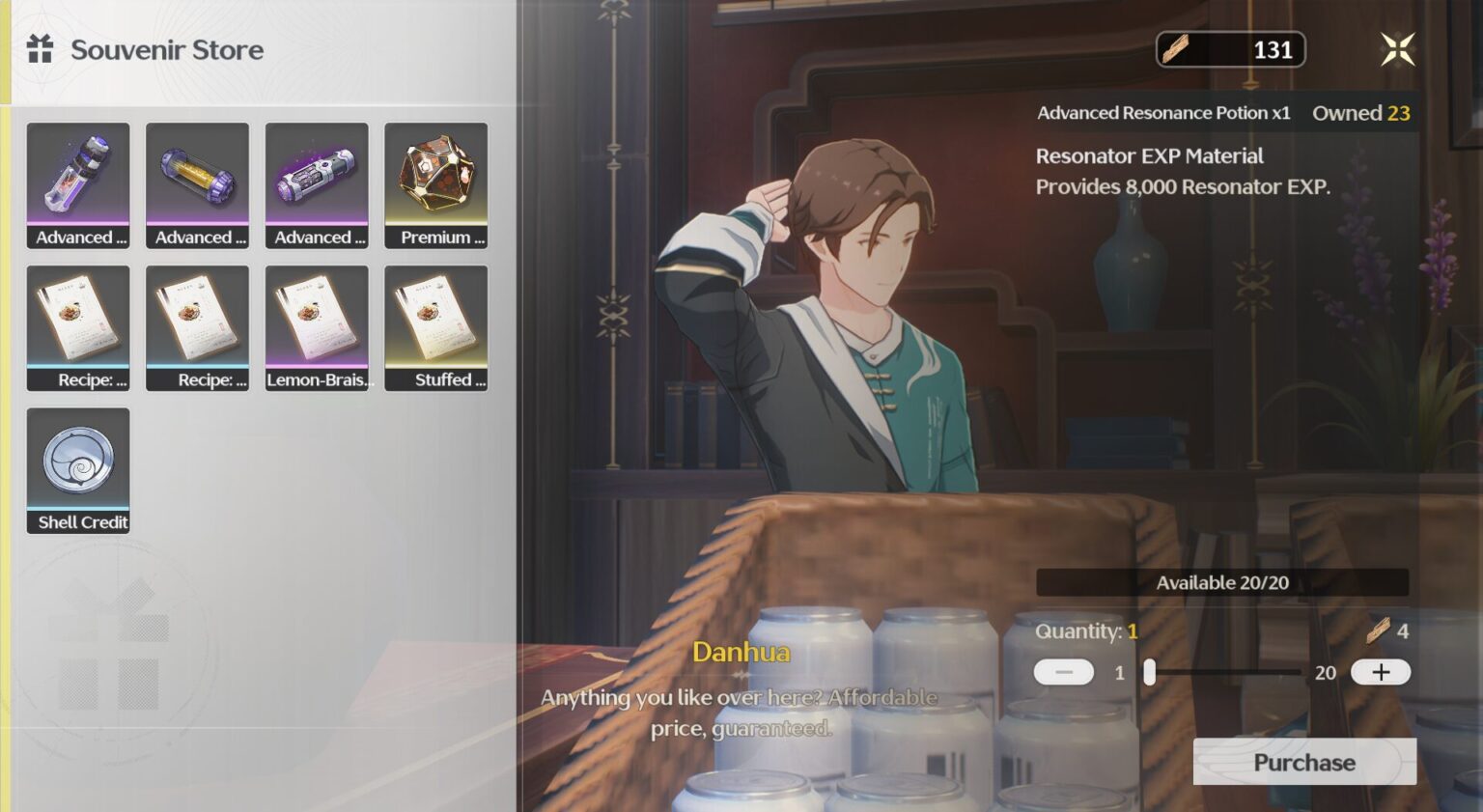The image size is (1483, 812).
Task: Select the first Recipe item
Action: (78, 327)
